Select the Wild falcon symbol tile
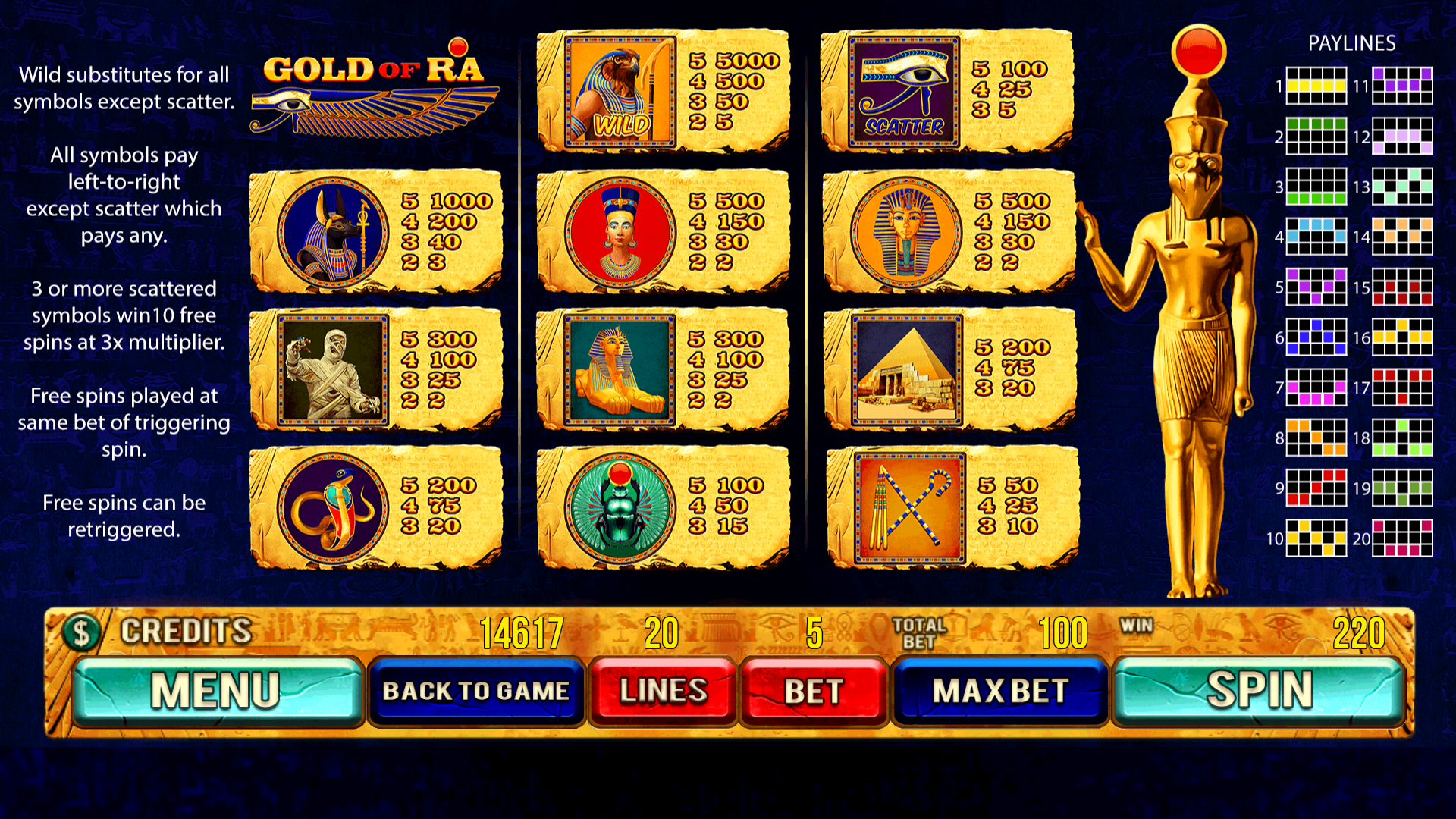Viewport: 1456px width, 819px height. (622, 91)
